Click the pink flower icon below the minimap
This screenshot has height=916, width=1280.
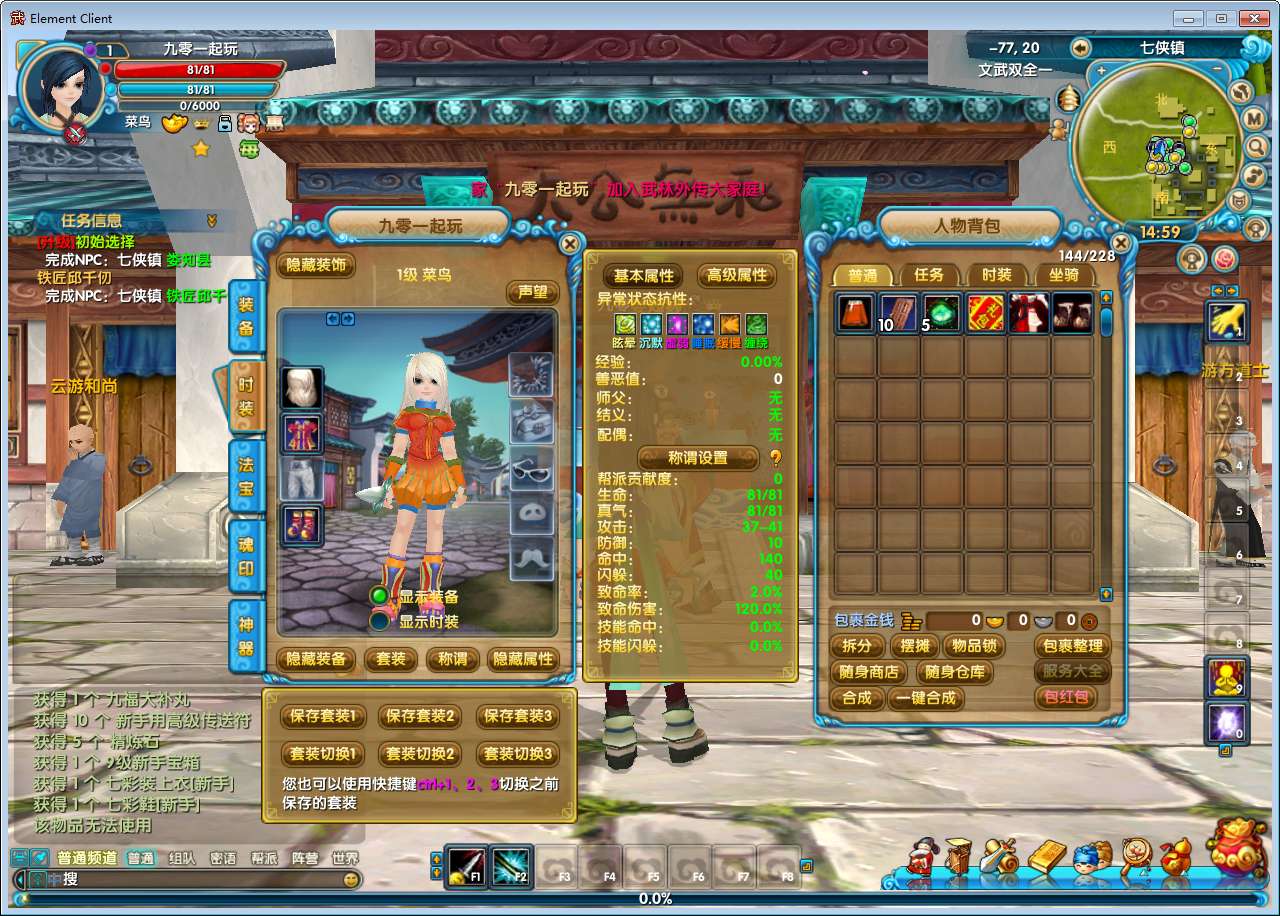[x=1223, y=260]
